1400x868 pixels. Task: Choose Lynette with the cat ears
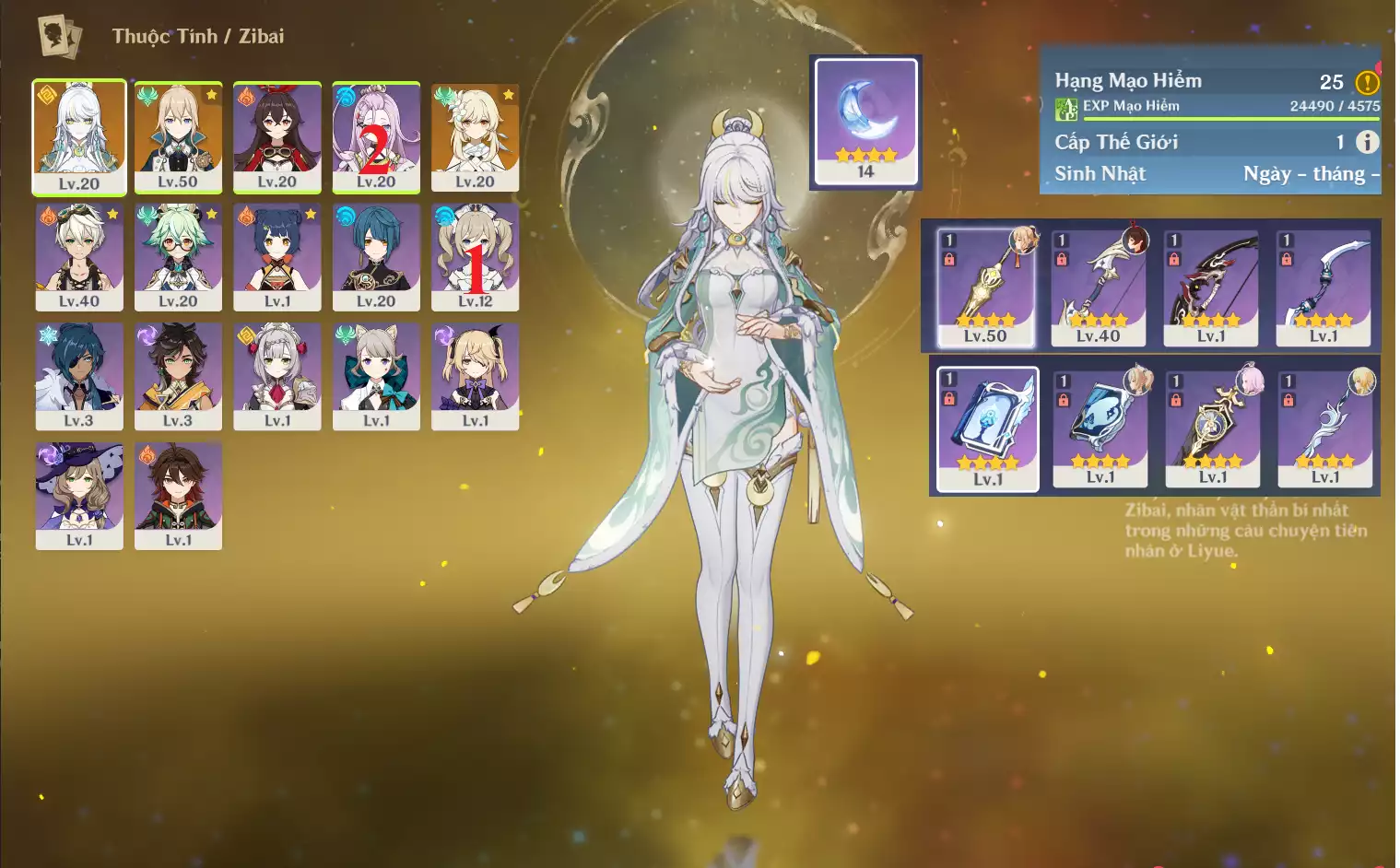tap(376, 375)
